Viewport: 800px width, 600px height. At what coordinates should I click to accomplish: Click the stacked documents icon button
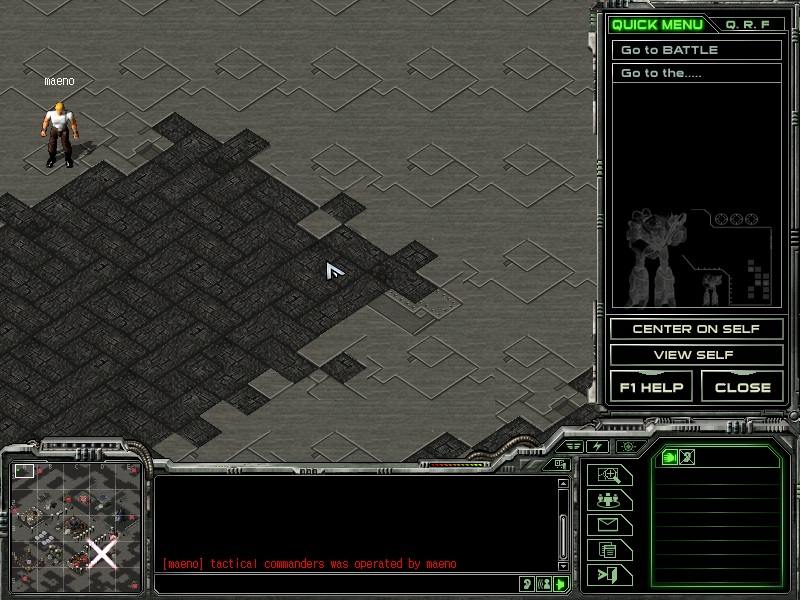[609, 549]
